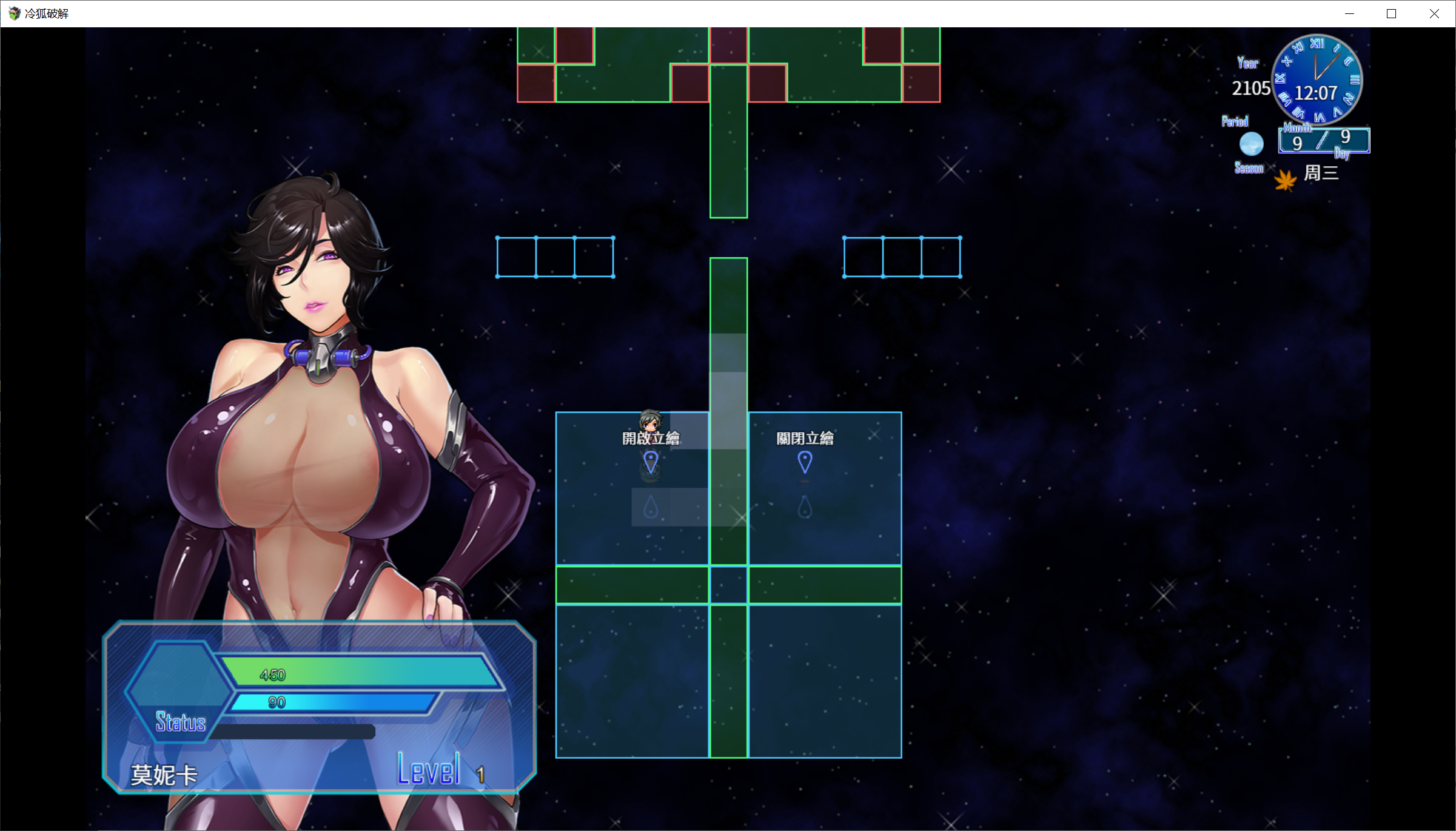Disable portraits via the 關閉立繪 event
Viewport: 1456px width, 831px height.
805,439
